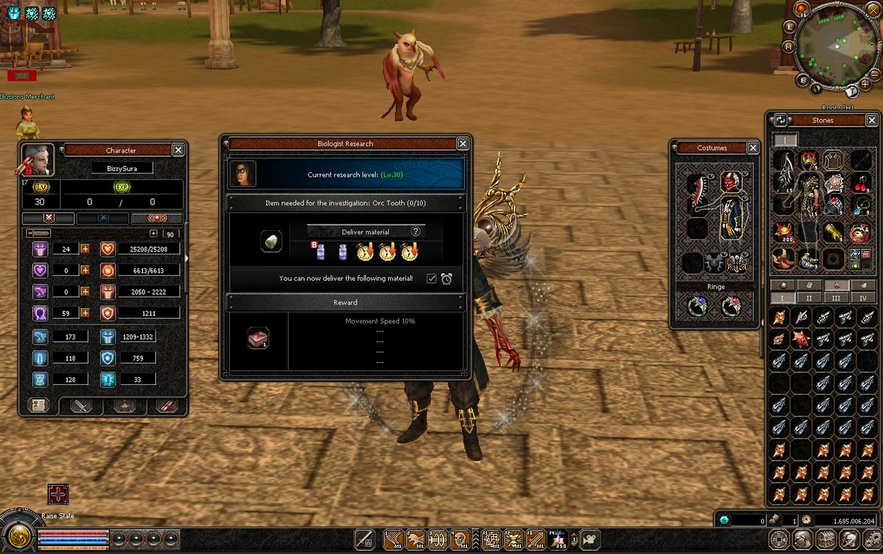Click the alarm clock reminder icon
The height and width of the screenshot is (554, 883).
[447, 278]
